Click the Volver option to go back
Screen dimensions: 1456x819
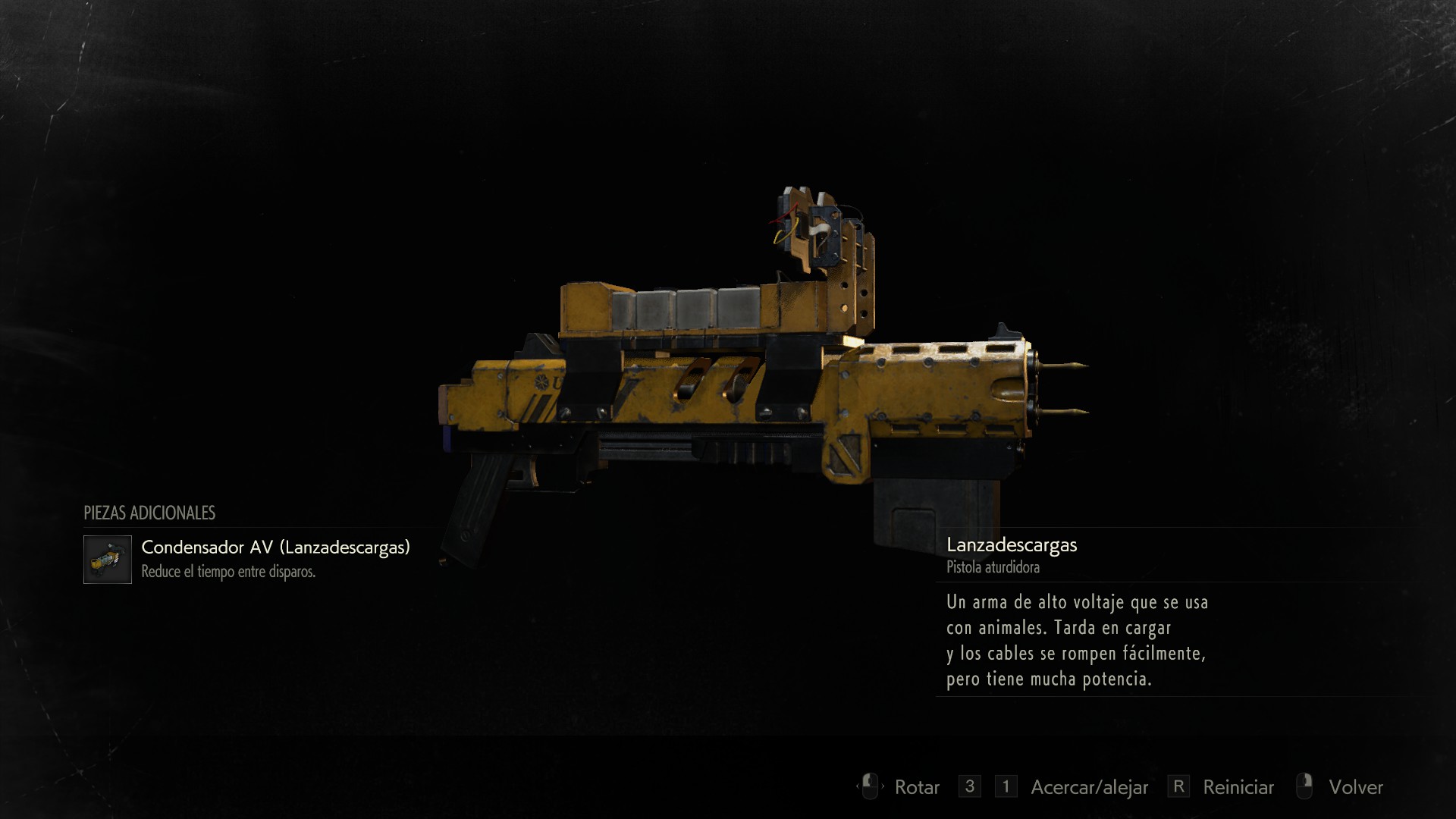click(1355, 787)
